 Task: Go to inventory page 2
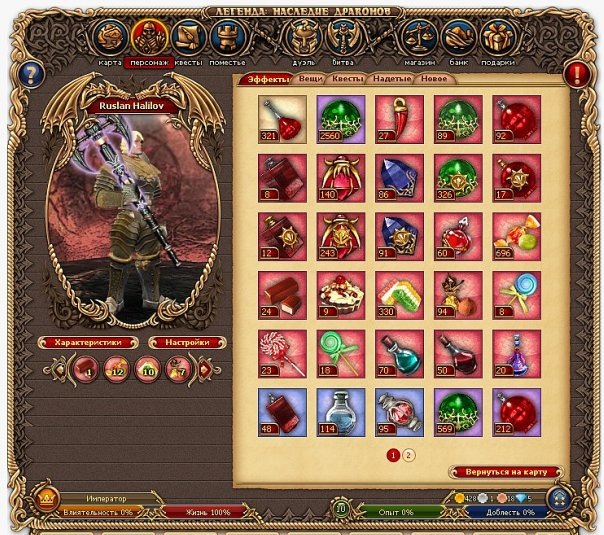[x=409, y=454]
